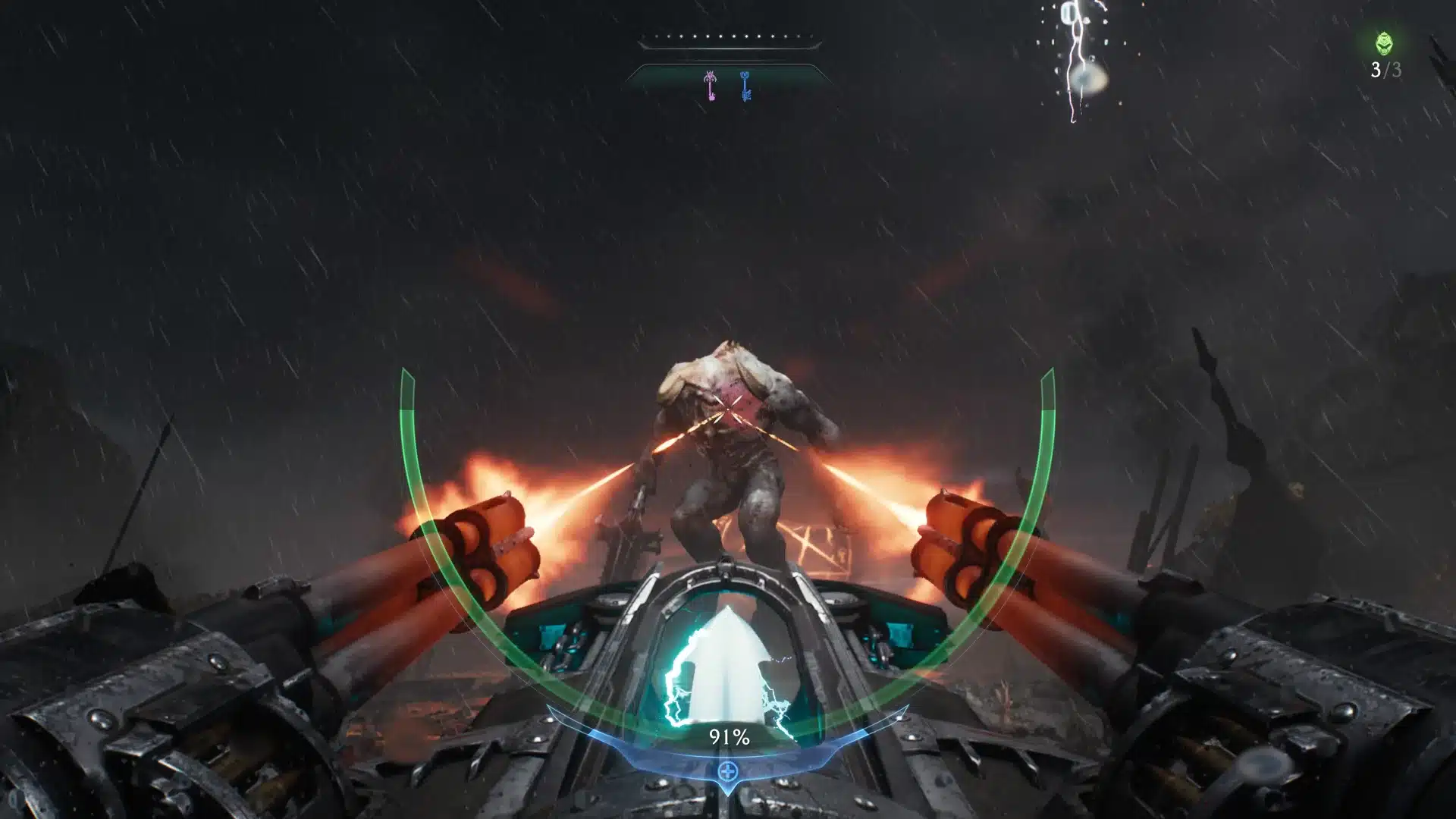Select the blue key icon
Viewport: 1456px width, 819px height.
tap(745, 86)
